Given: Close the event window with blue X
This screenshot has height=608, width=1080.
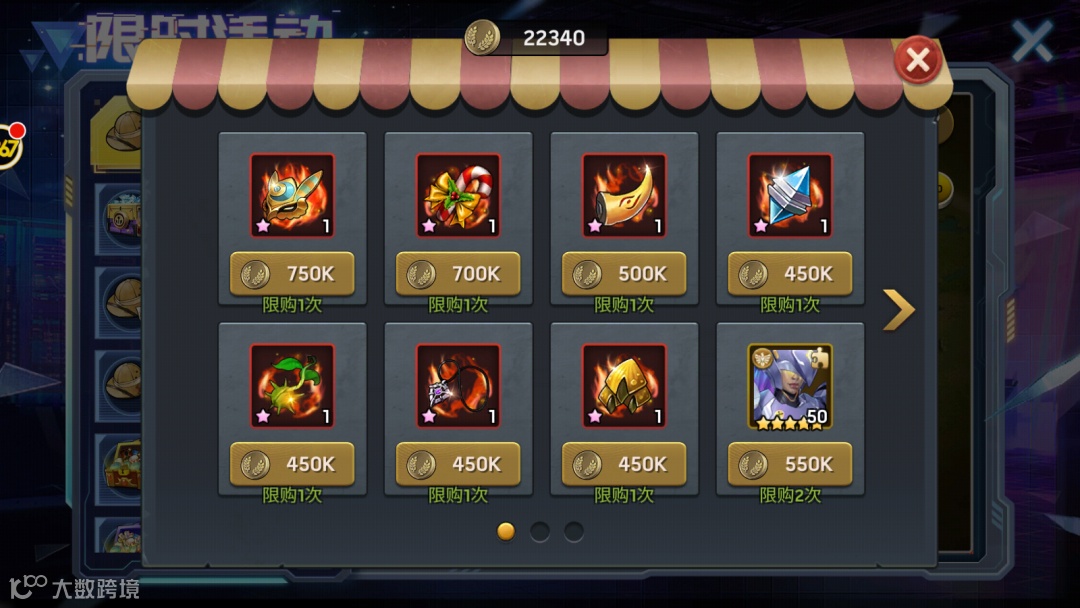Looking at the screenshot, I should coord(1032,41).
